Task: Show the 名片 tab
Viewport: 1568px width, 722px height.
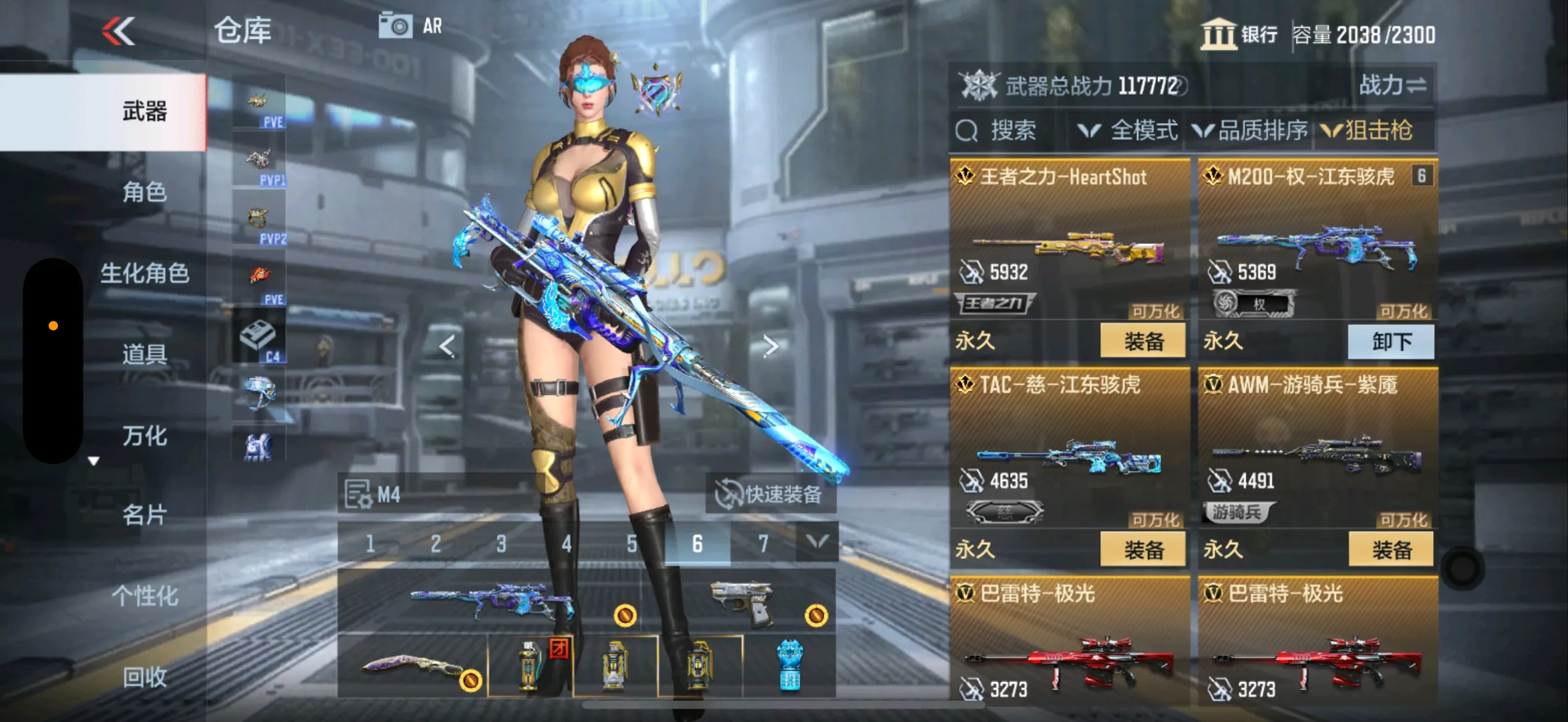Action: (144, 515)
